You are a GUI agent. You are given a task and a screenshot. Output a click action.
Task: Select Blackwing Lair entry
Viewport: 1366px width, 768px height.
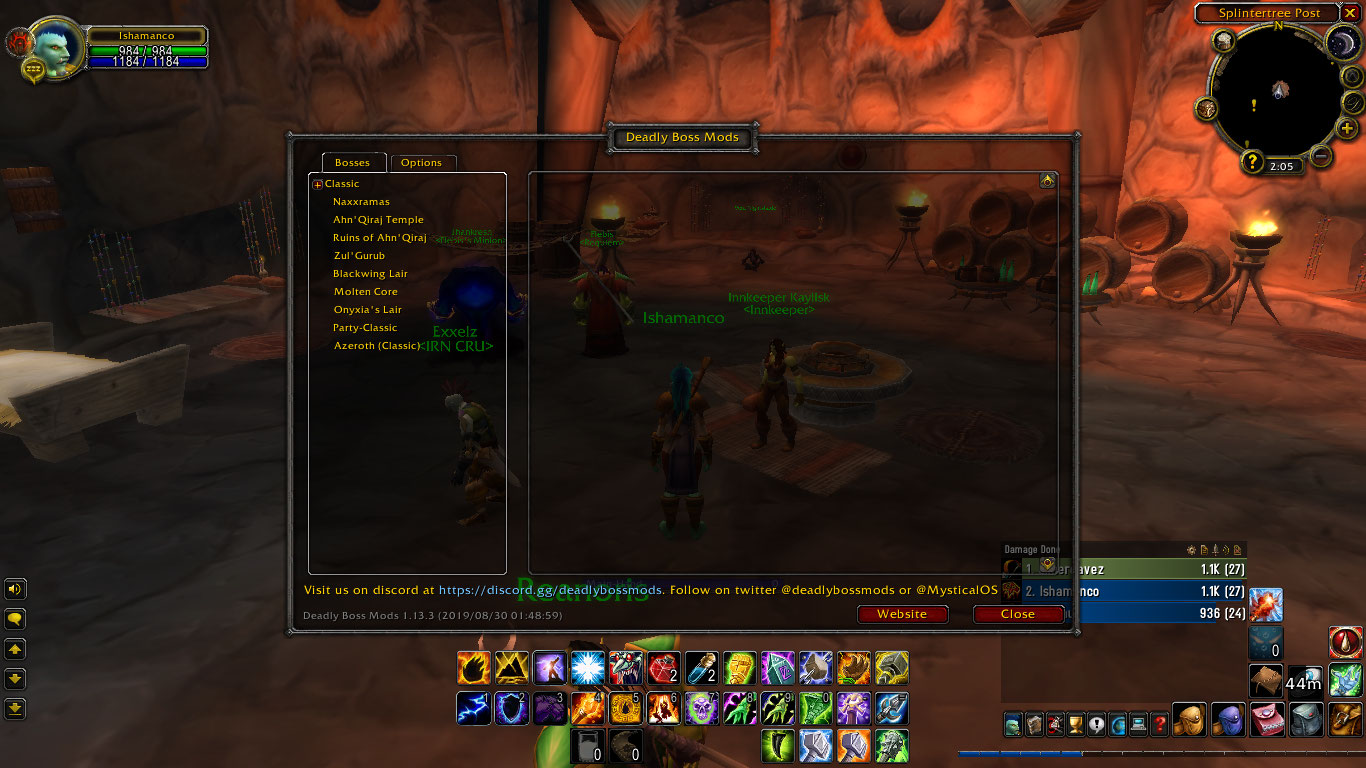(x=370, y=274)
